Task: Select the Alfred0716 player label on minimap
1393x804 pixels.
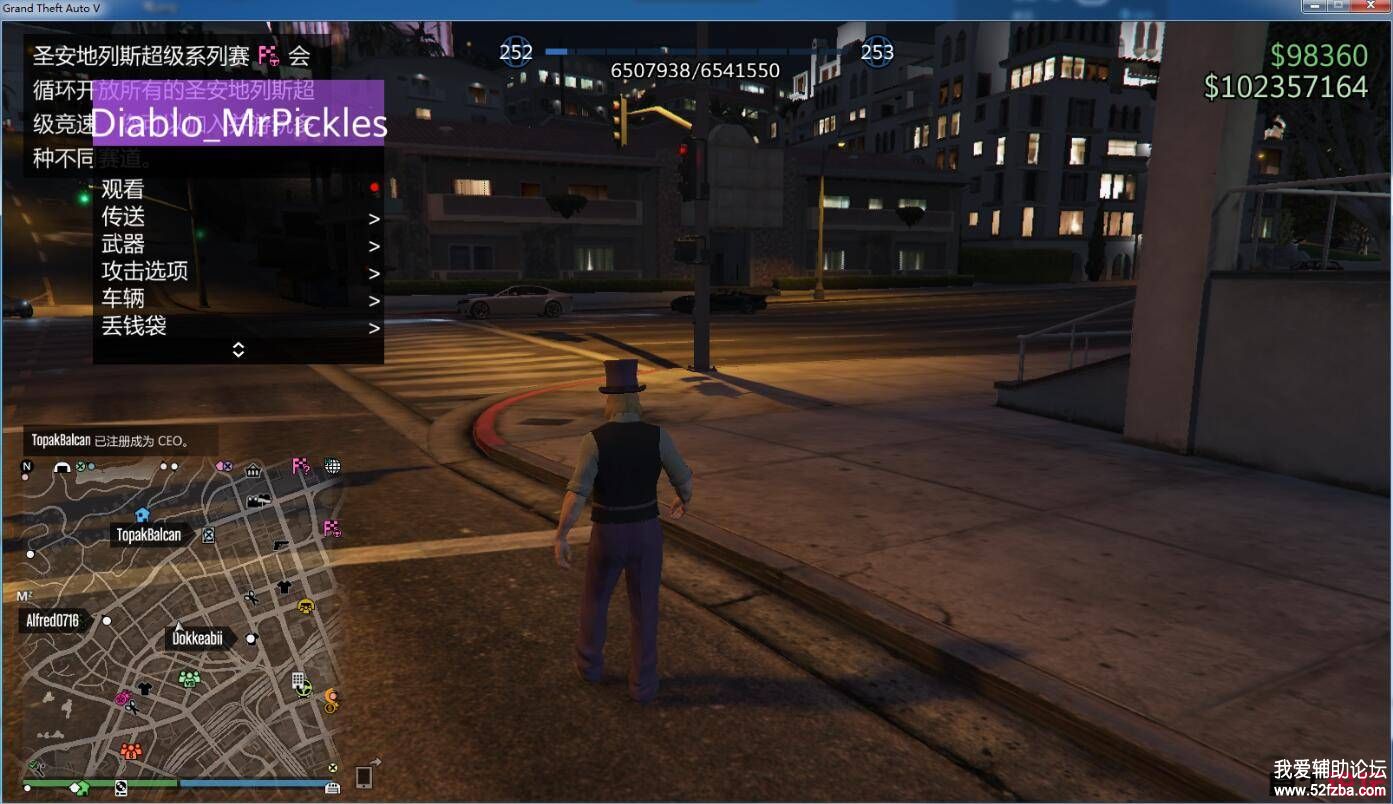Action: 53,621
